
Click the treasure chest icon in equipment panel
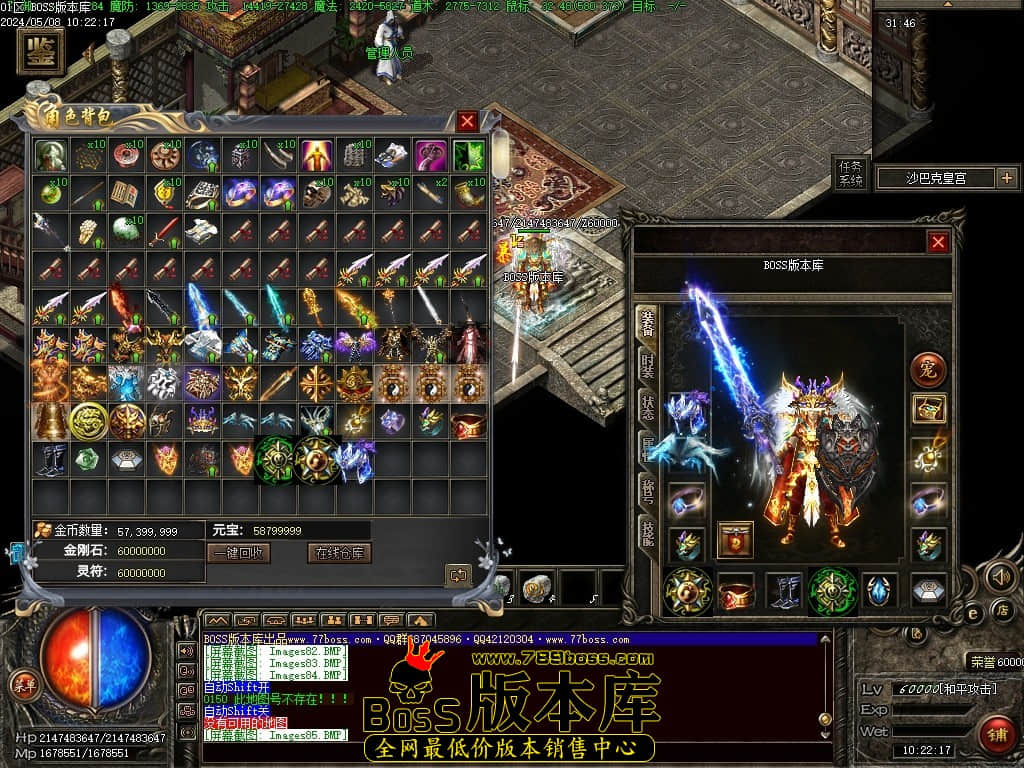929,408
